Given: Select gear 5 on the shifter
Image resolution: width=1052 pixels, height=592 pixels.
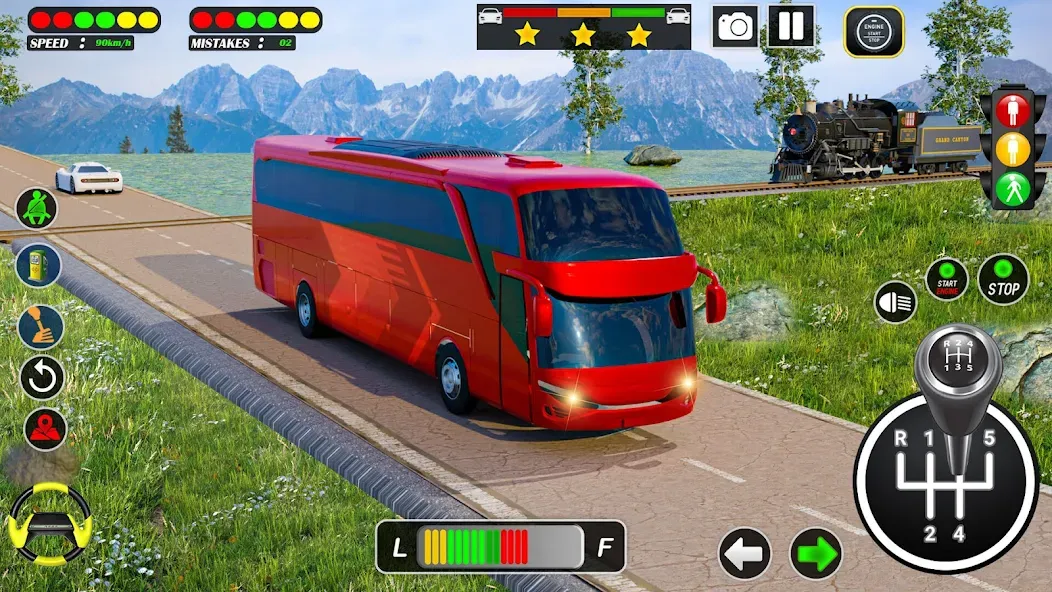Looking at the screenshot, I should tap(989, 438).
